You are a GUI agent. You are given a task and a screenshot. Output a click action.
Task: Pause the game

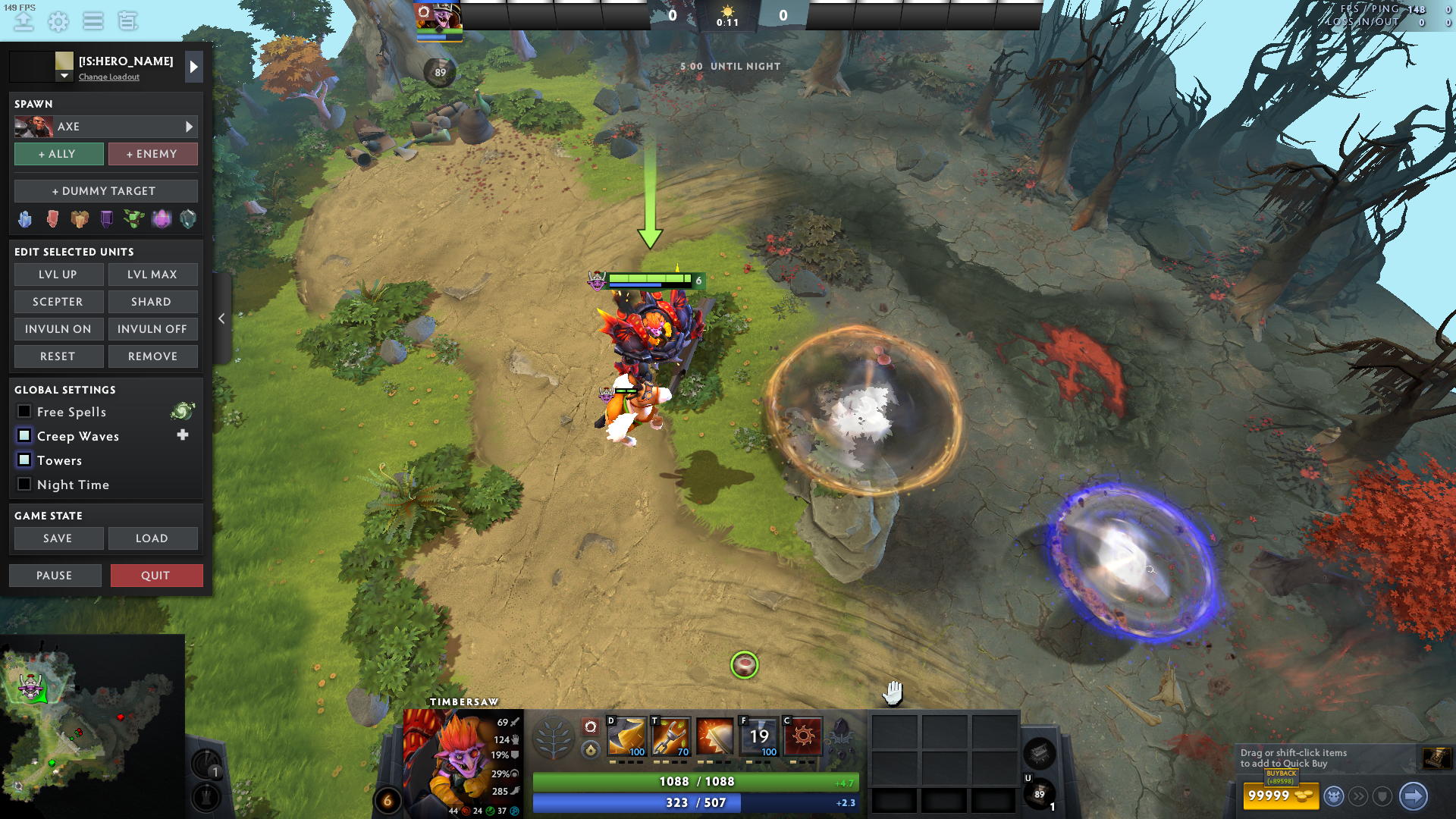[x=55, y=576]
